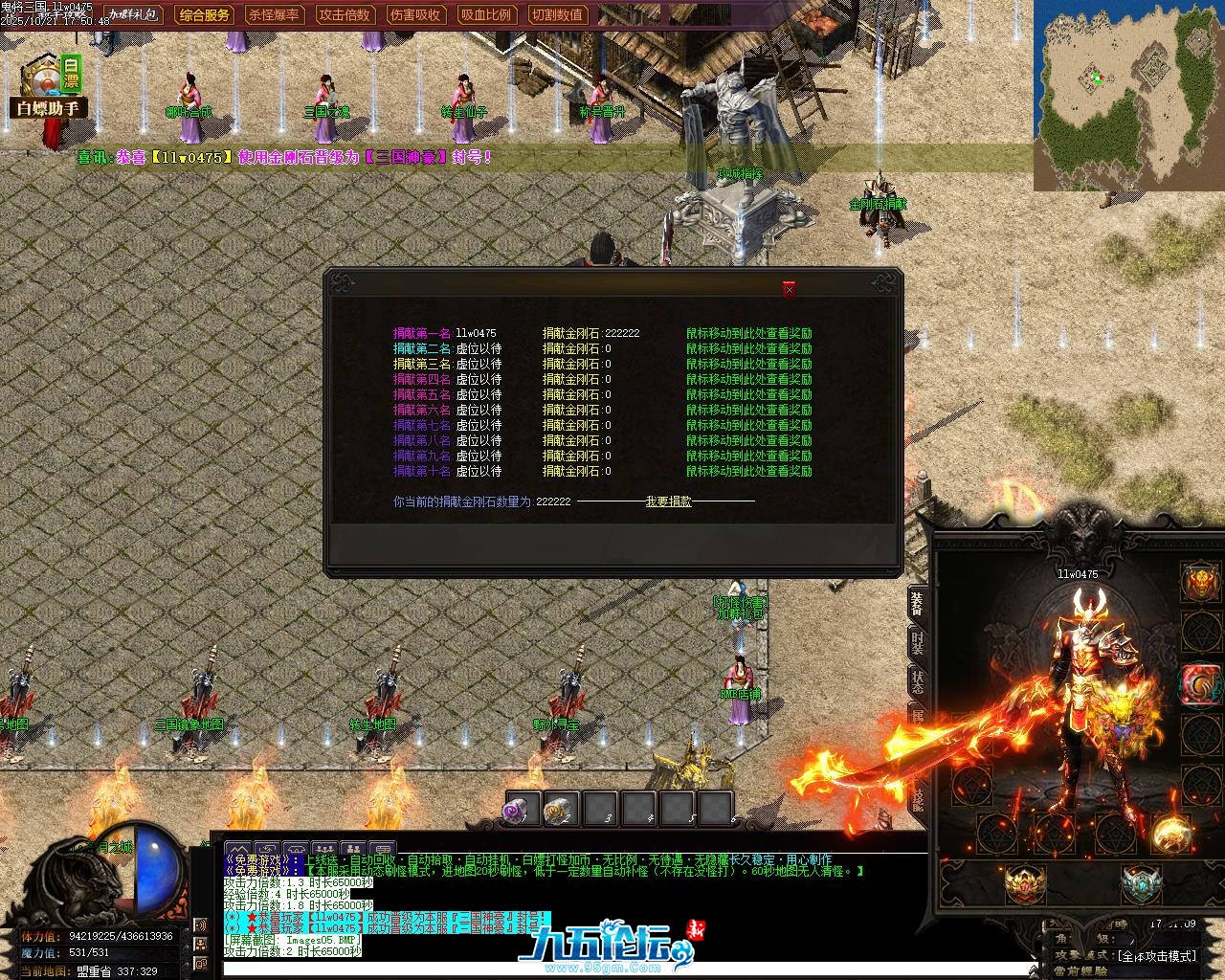1225x980 pixels.
Task: Use the purple scroll in hotbar slot 1
Action: pos(523,811)
